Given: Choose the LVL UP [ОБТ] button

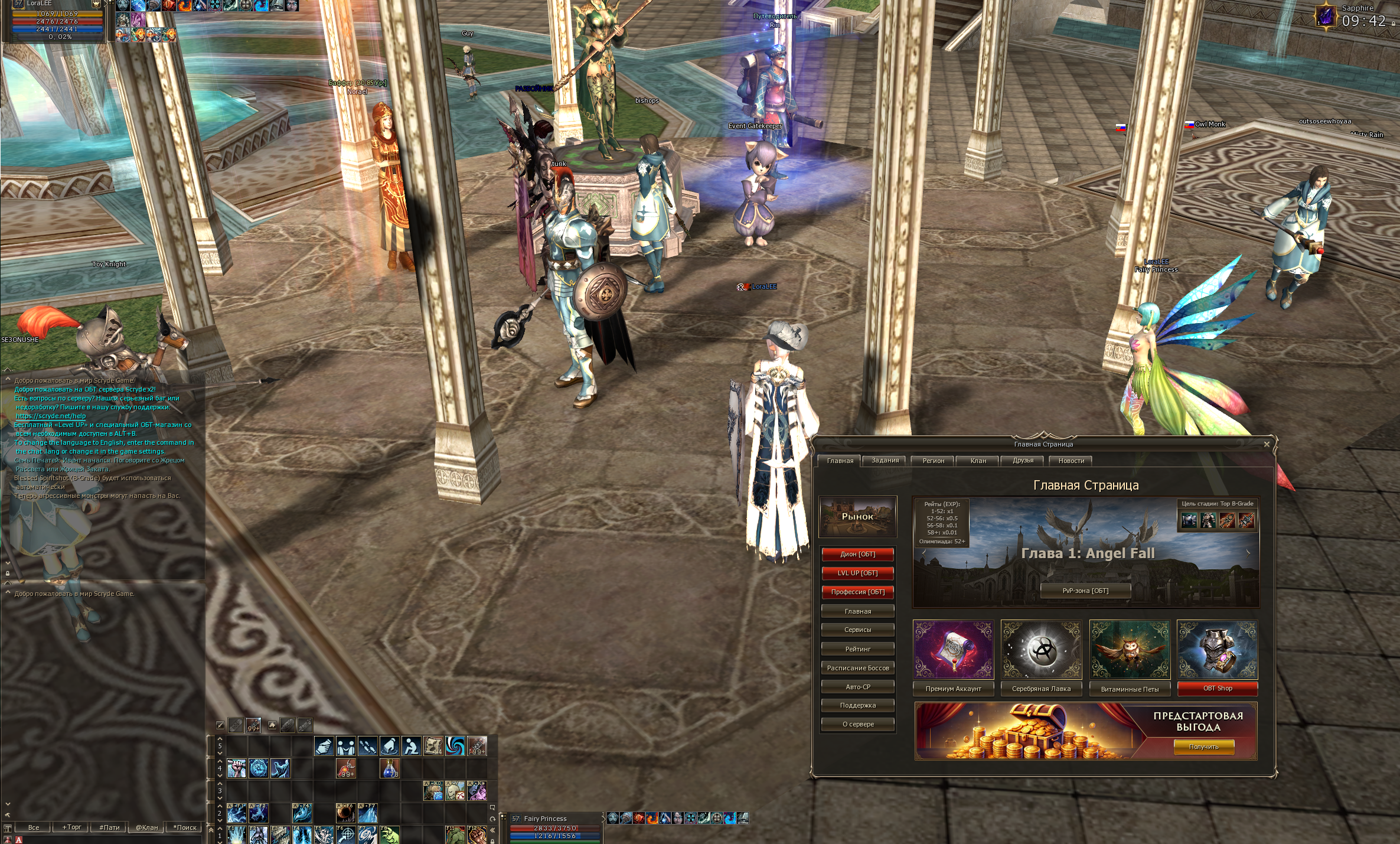Looking at the screenshot, I should pyautogui.click(x=857, y=573).
